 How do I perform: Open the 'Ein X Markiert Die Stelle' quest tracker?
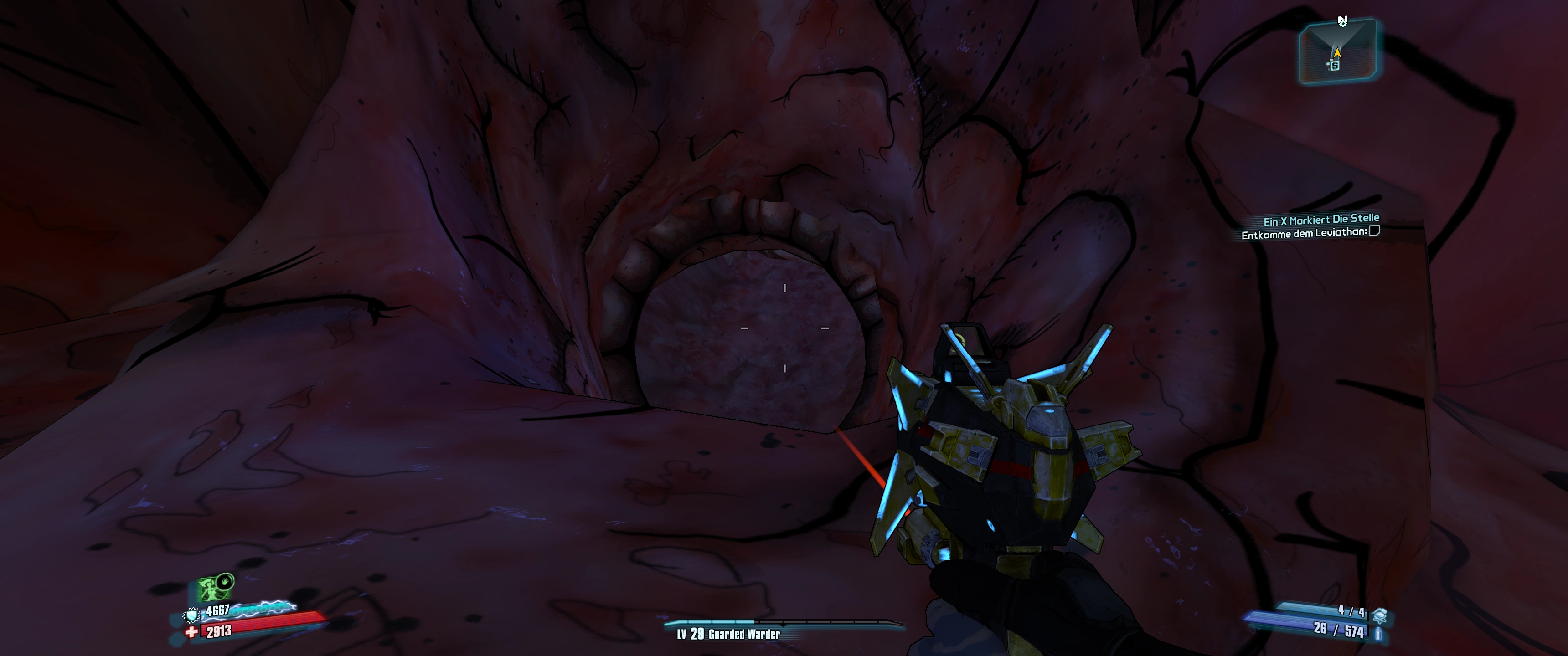coord(1321,220)
